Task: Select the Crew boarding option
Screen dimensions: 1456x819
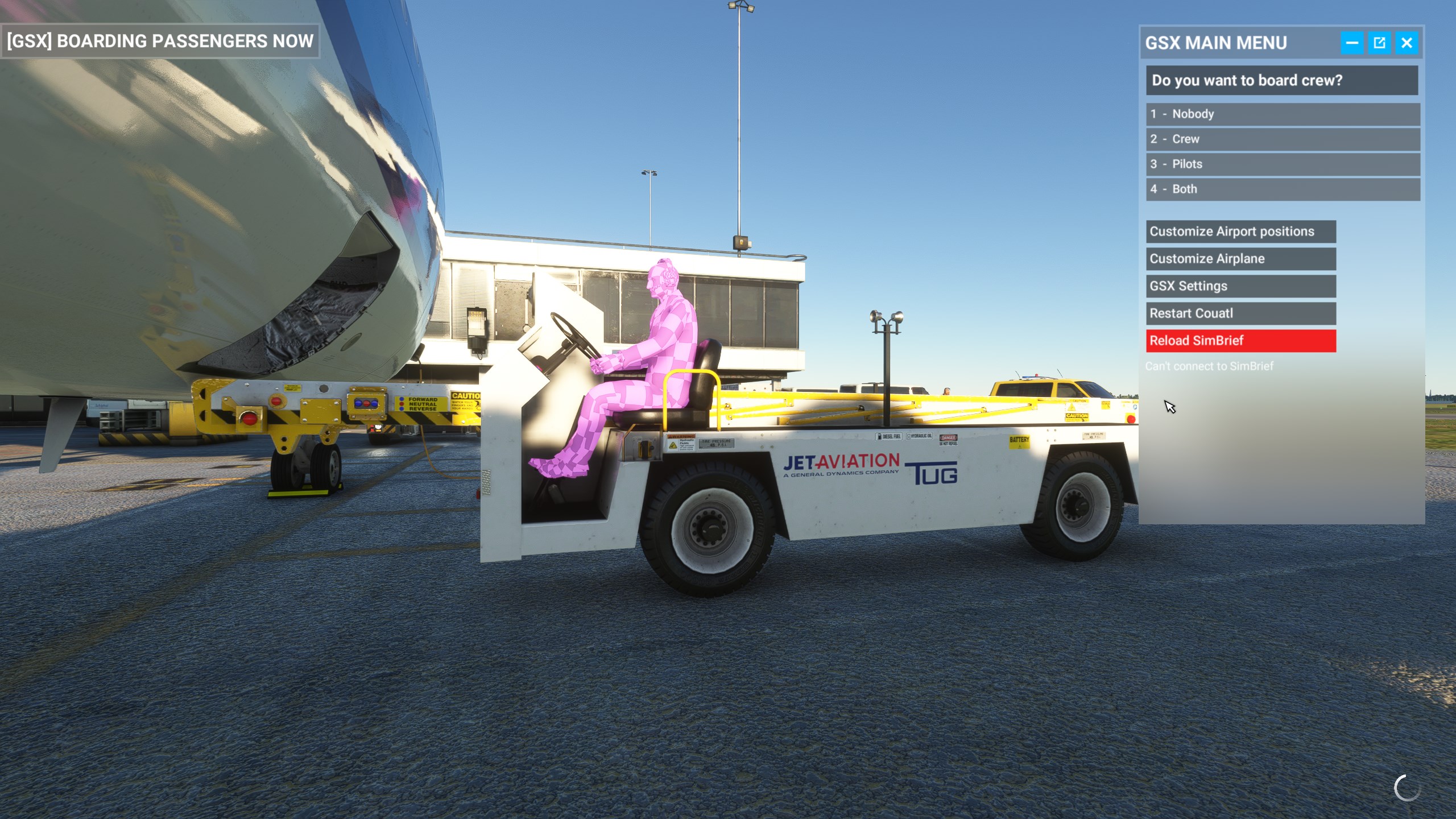Action: pos(1282,139)
